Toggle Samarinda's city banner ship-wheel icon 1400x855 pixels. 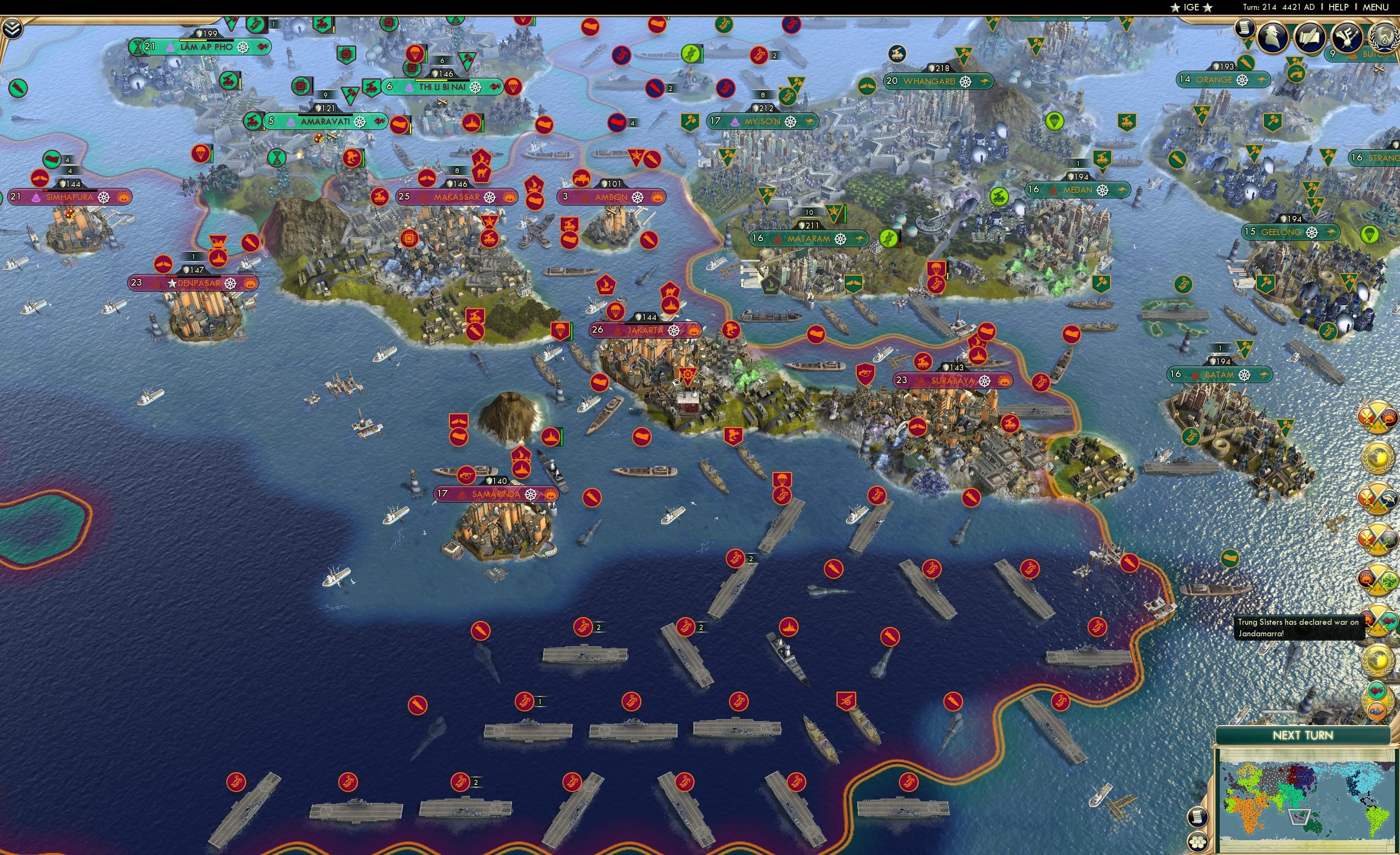pyautogui.click(x=532, y=495)
